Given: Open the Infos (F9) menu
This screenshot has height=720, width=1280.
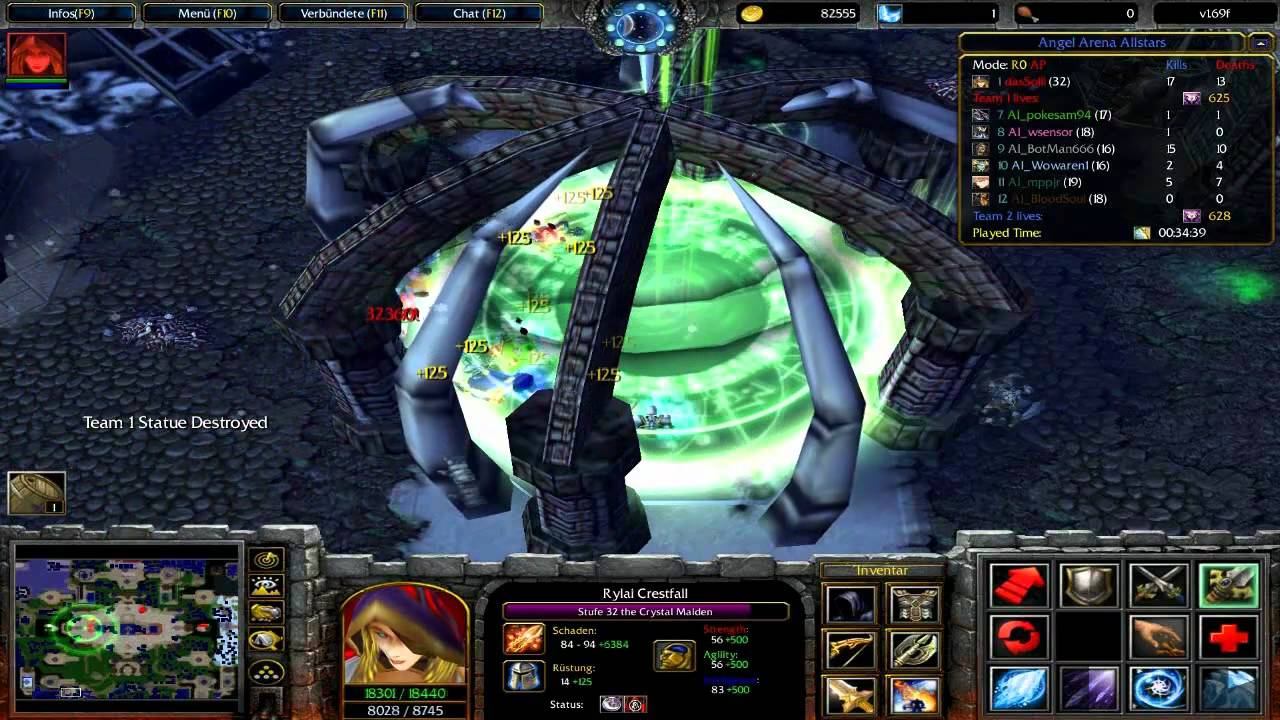Looking at the screenshot, I should point(70,14).
